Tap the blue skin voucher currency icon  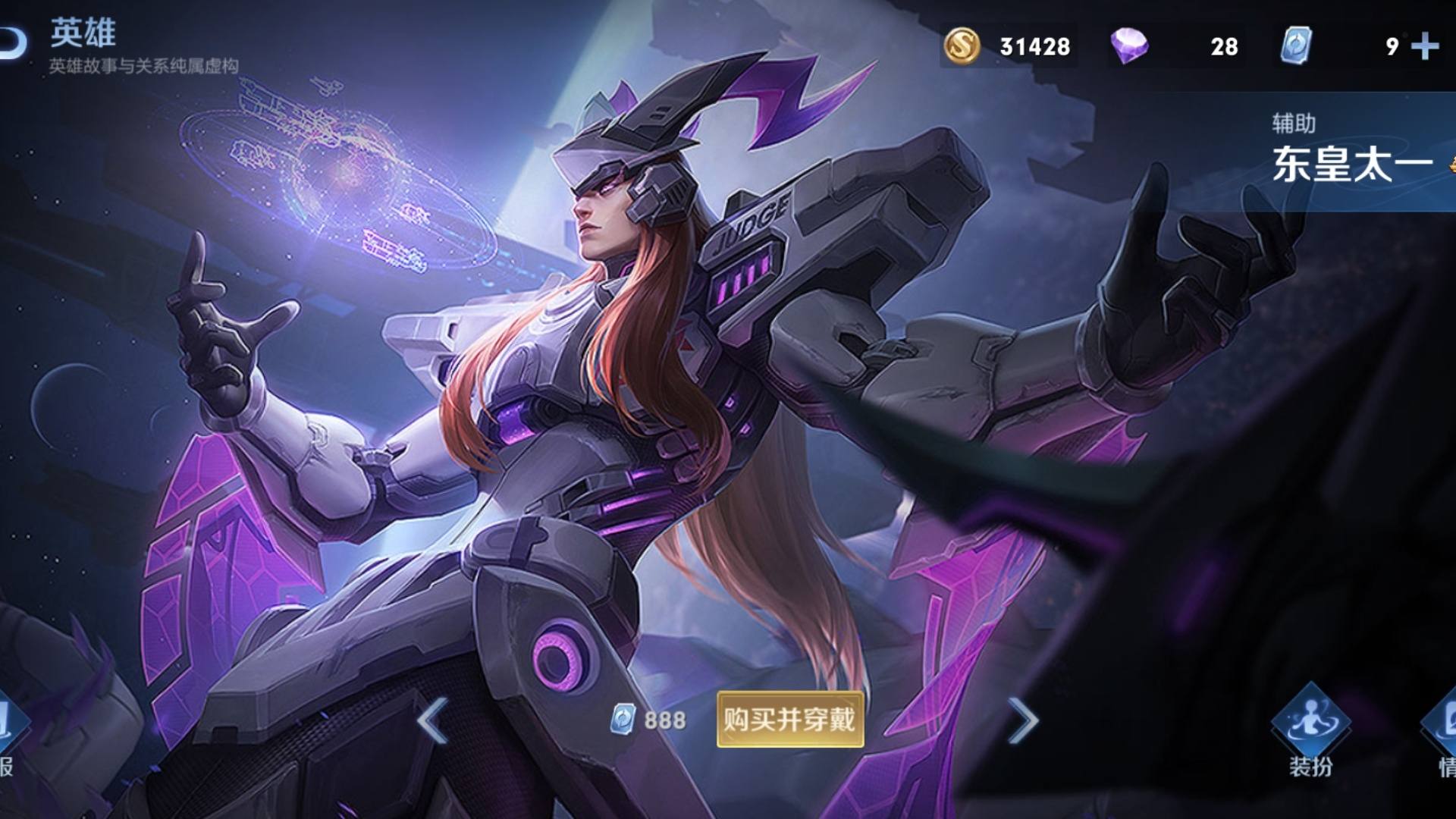(1295, 45)
